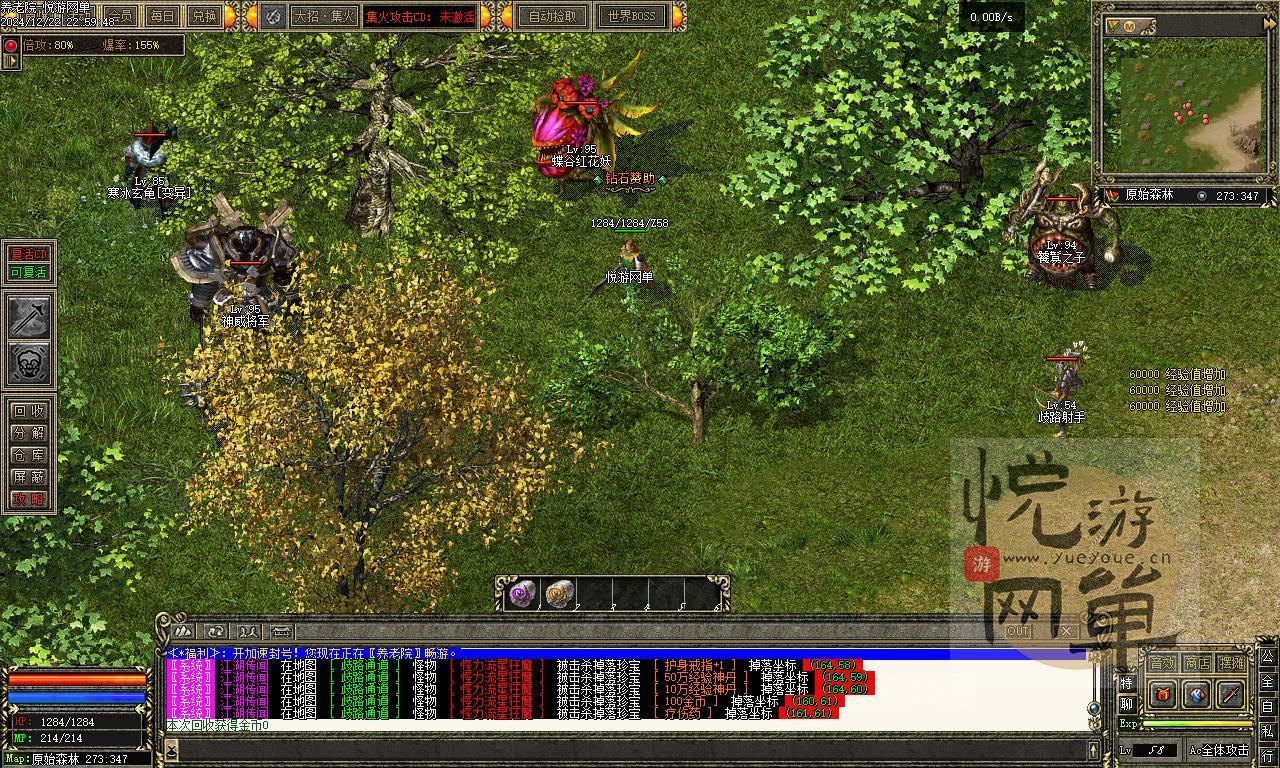Close the chat panel with the X button
Viewport: 1280px width, 768px height.
point(1065,631)
